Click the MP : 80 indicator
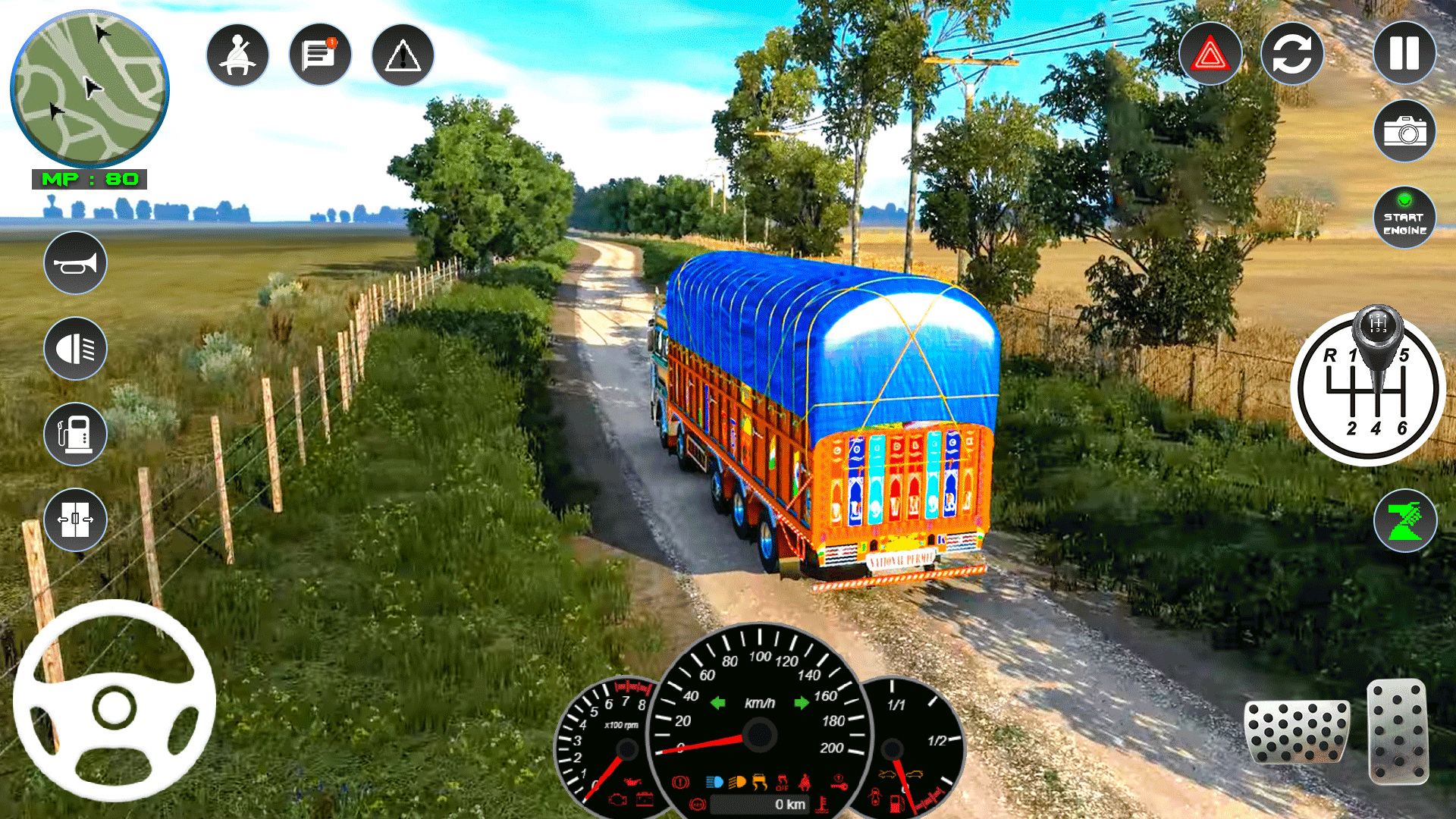Viewport: 1456px width, 819px height. pyautogui.click(x=89, y=180)
